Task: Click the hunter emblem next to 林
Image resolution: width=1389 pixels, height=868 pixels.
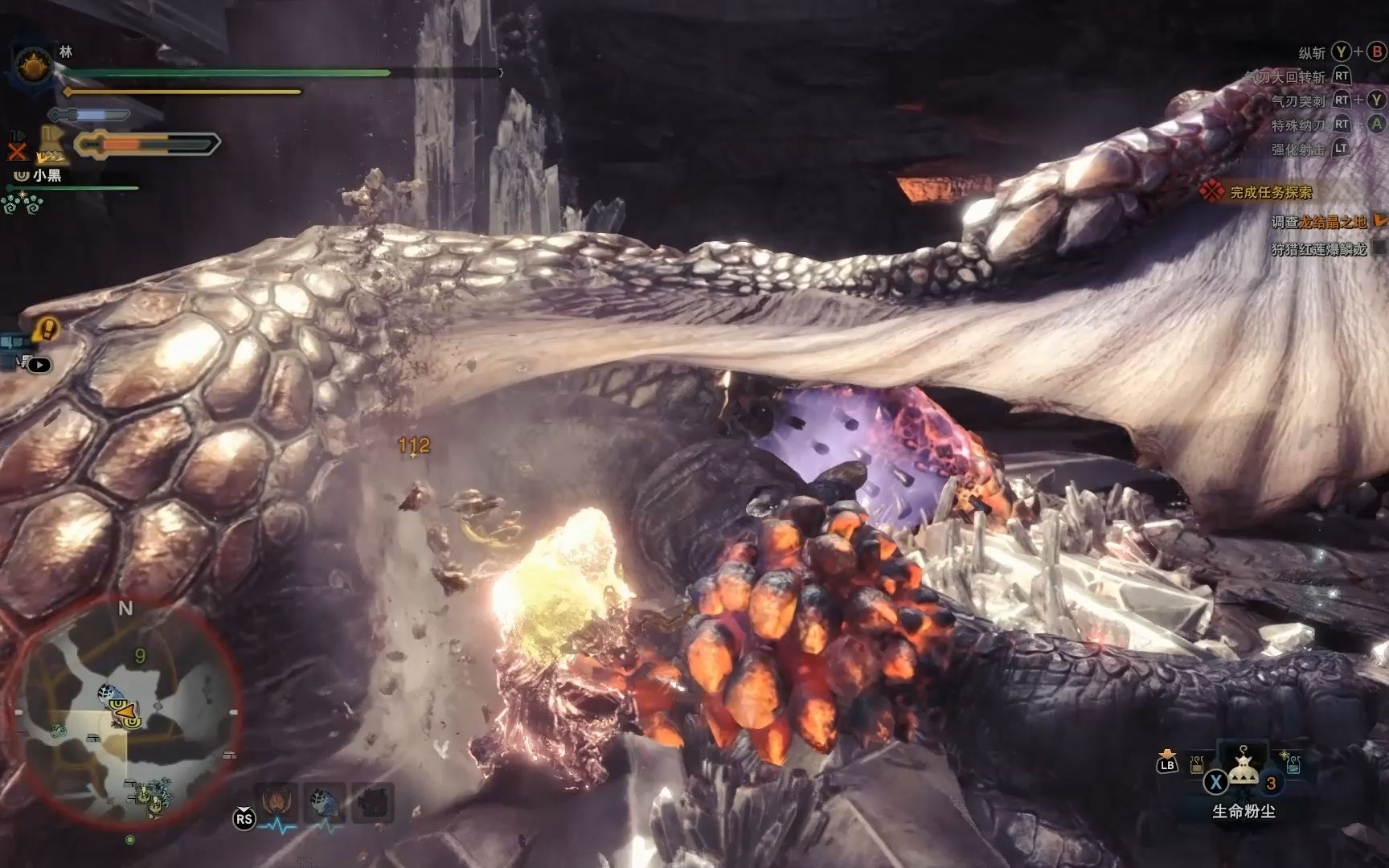Action: pos(33,65)
